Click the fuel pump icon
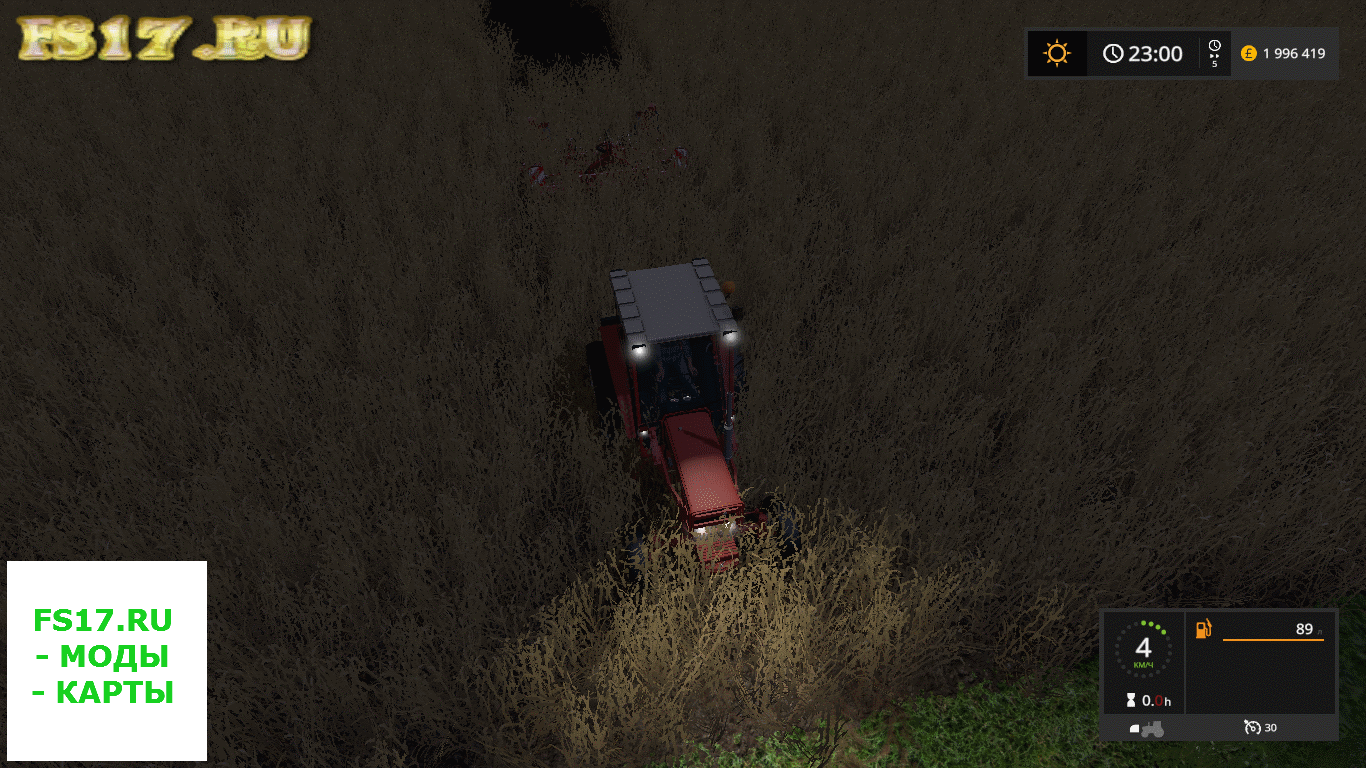Viewport: 1366px width, 768px height. click(1204, 629)
